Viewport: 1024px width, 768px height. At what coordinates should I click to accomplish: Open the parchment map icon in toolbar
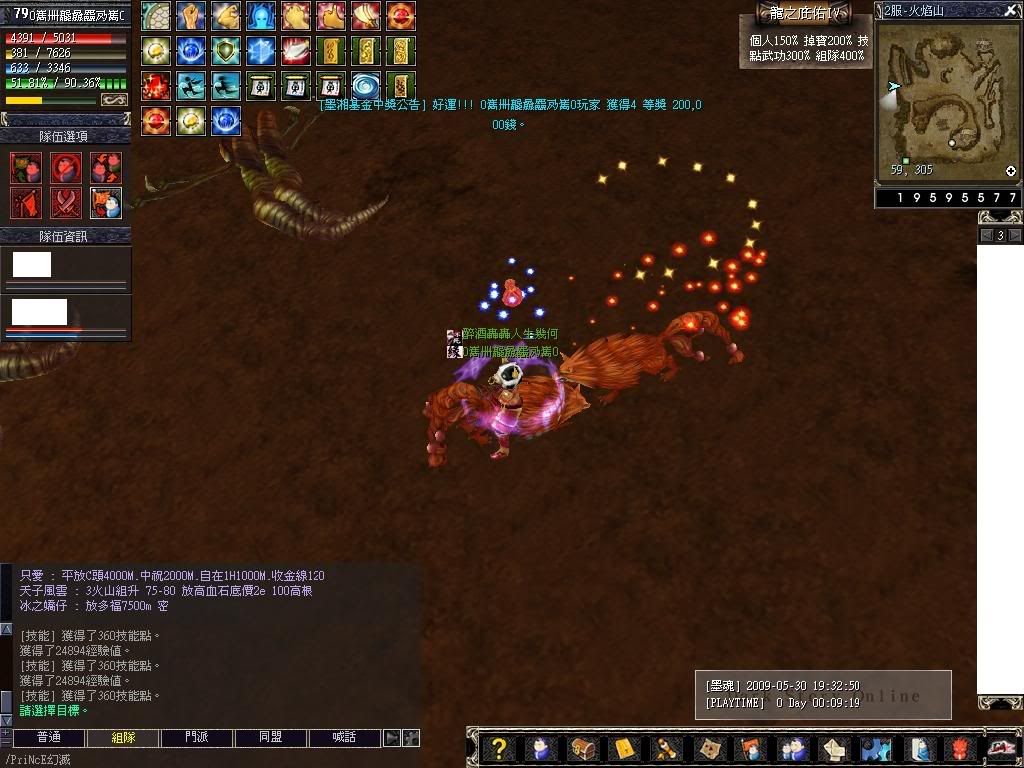pyautogui.click(x=708, y=748)
